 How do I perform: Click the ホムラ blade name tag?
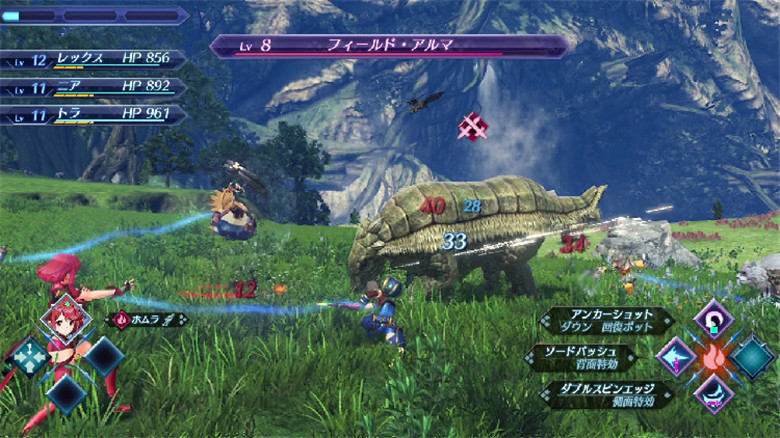148,320
